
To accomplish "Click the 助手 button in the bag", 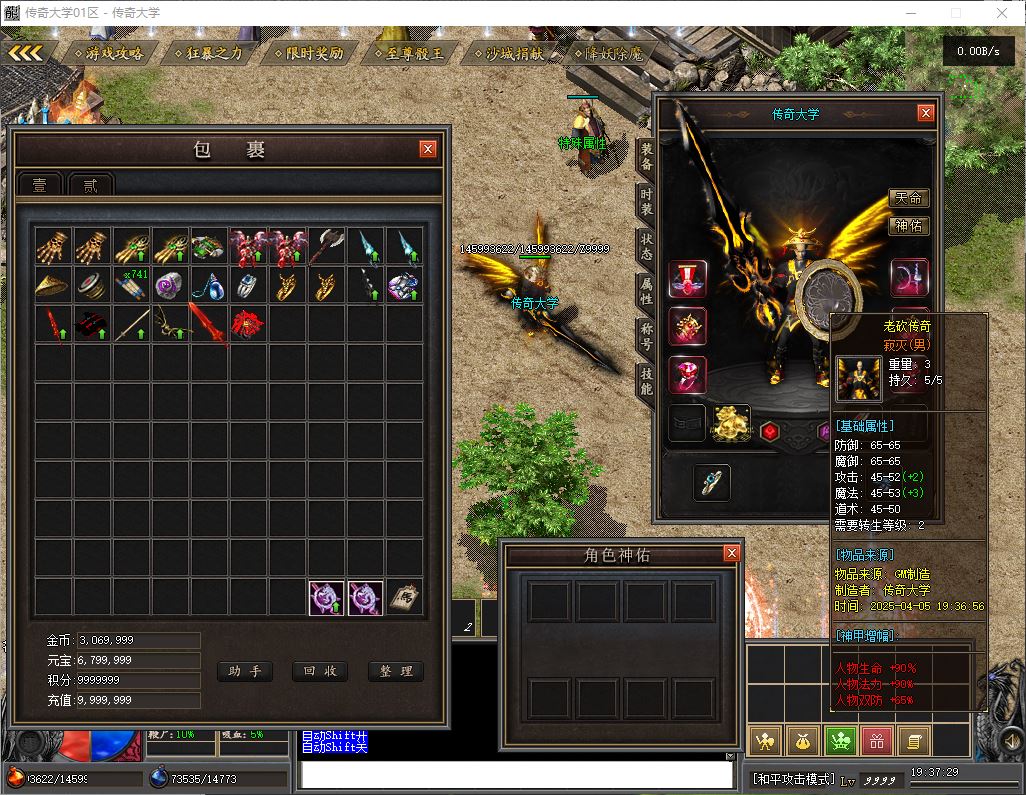I will [x=244, y=671].
